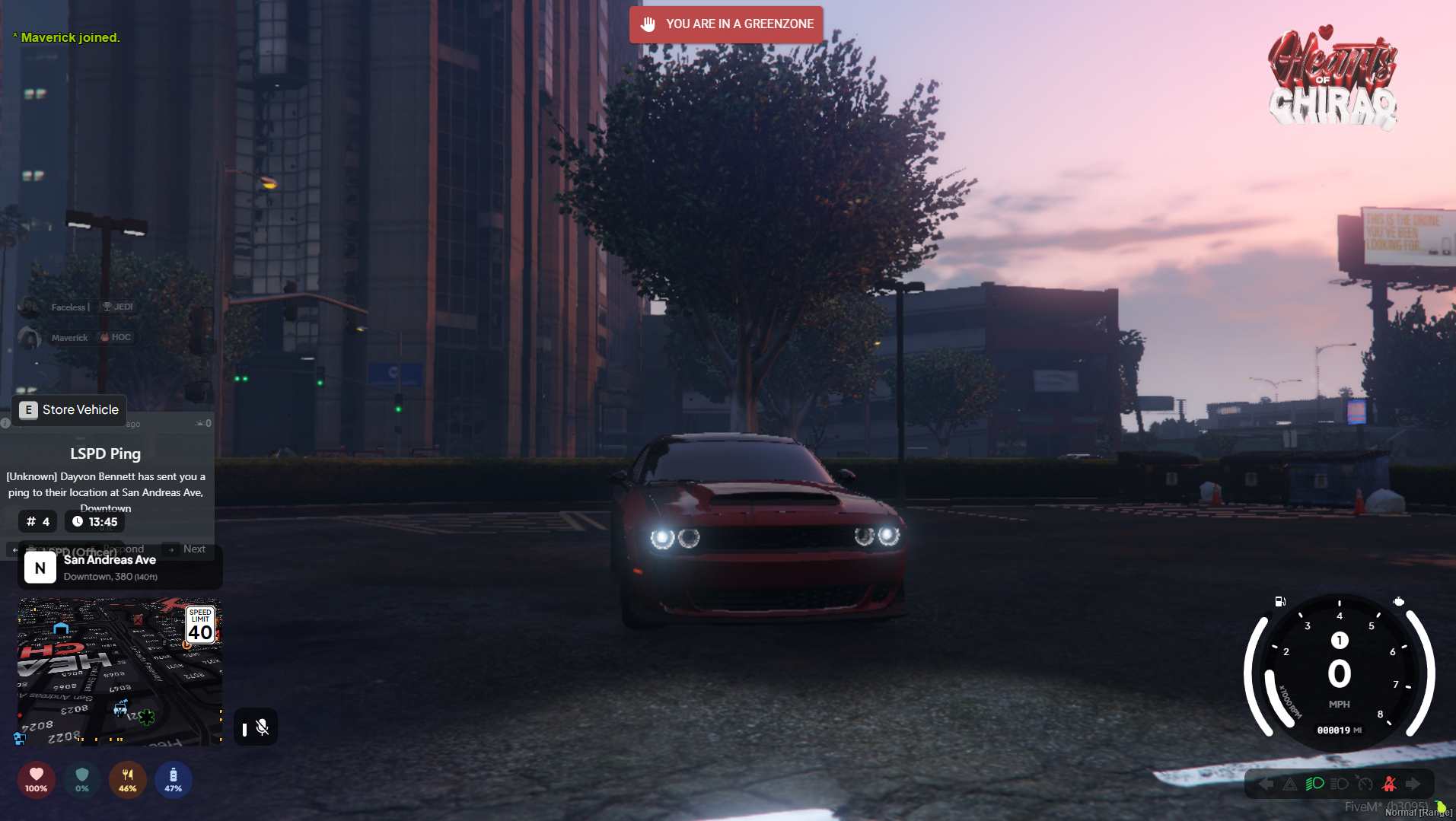Select Faceless in the nearby player list
The width and height of the screenshot is (1456, 821).
[x=68, y=307]
